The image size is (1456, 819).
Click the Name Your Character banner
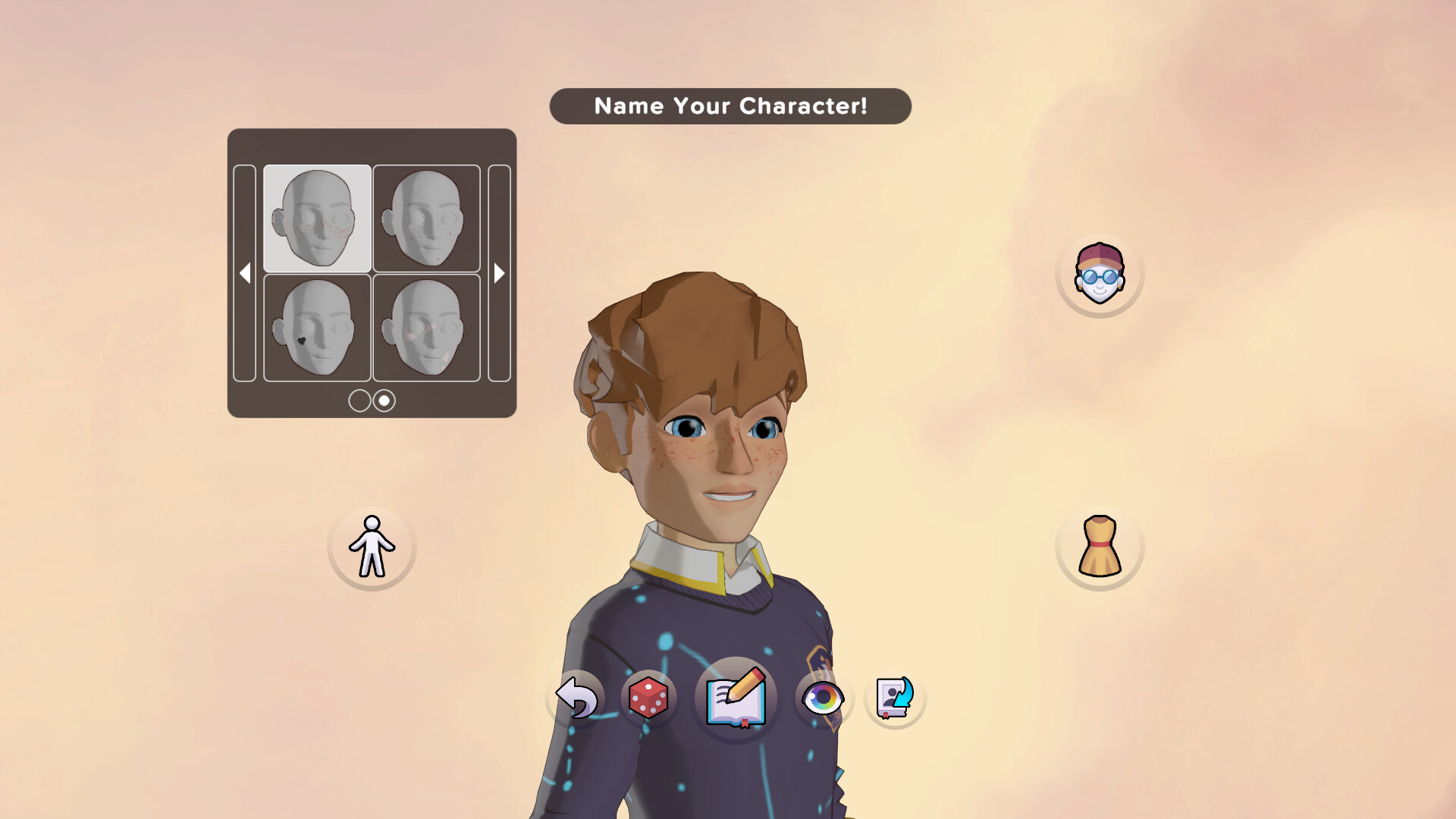(730, 106)
